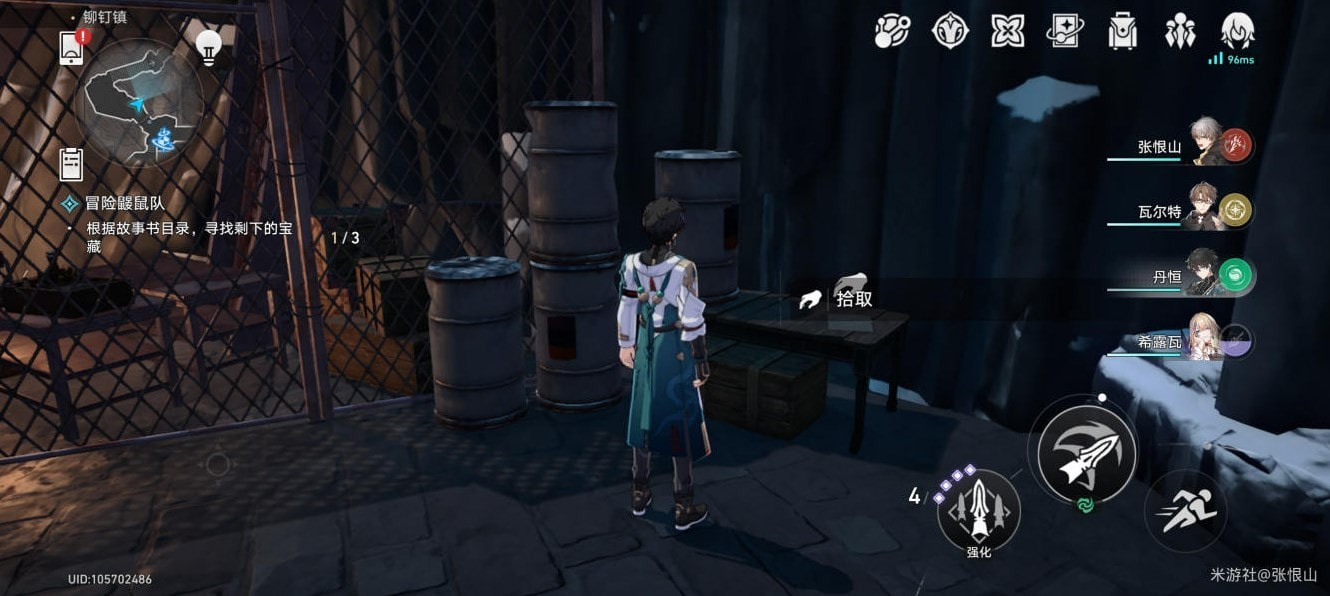Tap the lightbulb hint icon

(x=208, y=48)
